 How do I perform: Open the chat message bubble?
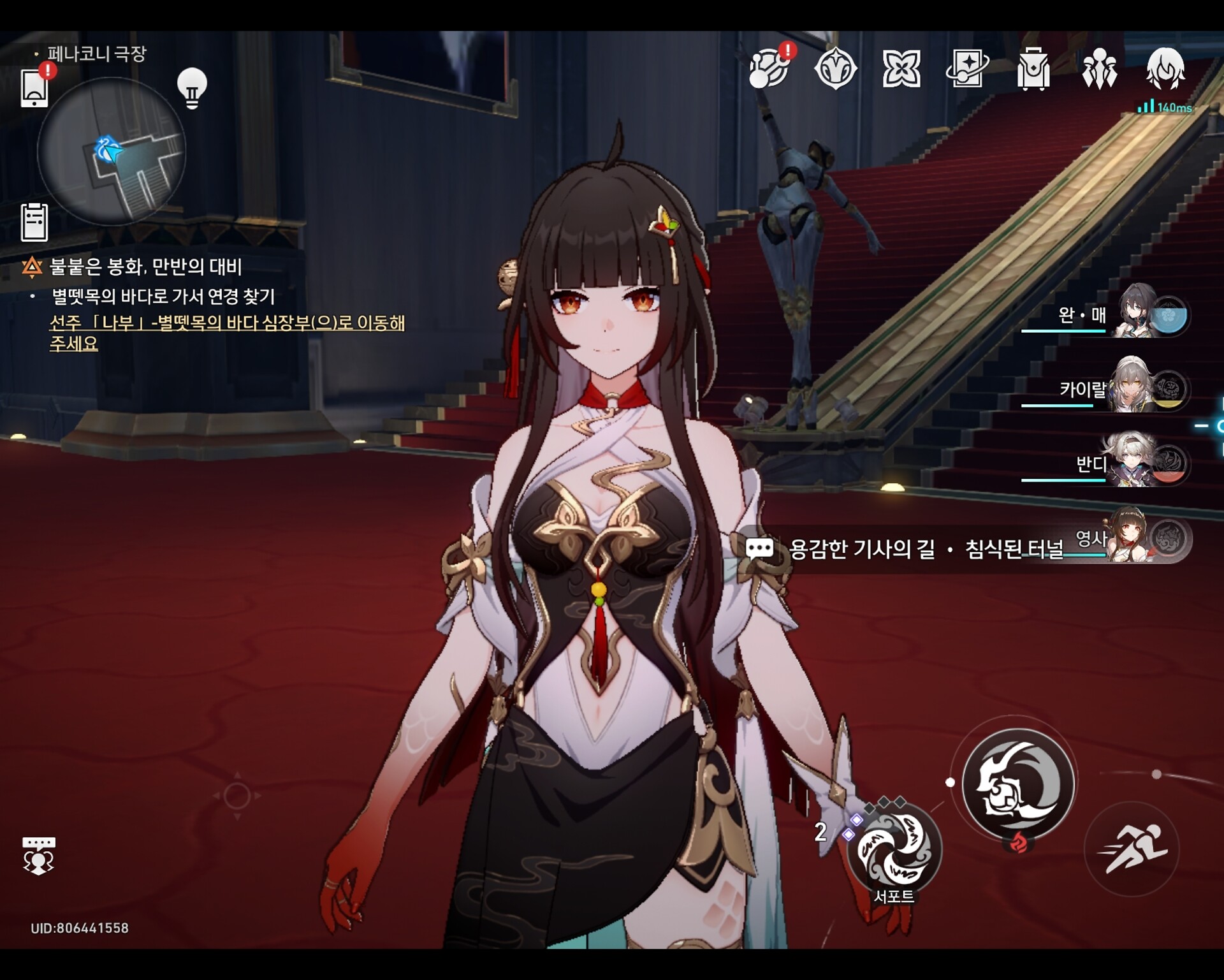point(759,548)
